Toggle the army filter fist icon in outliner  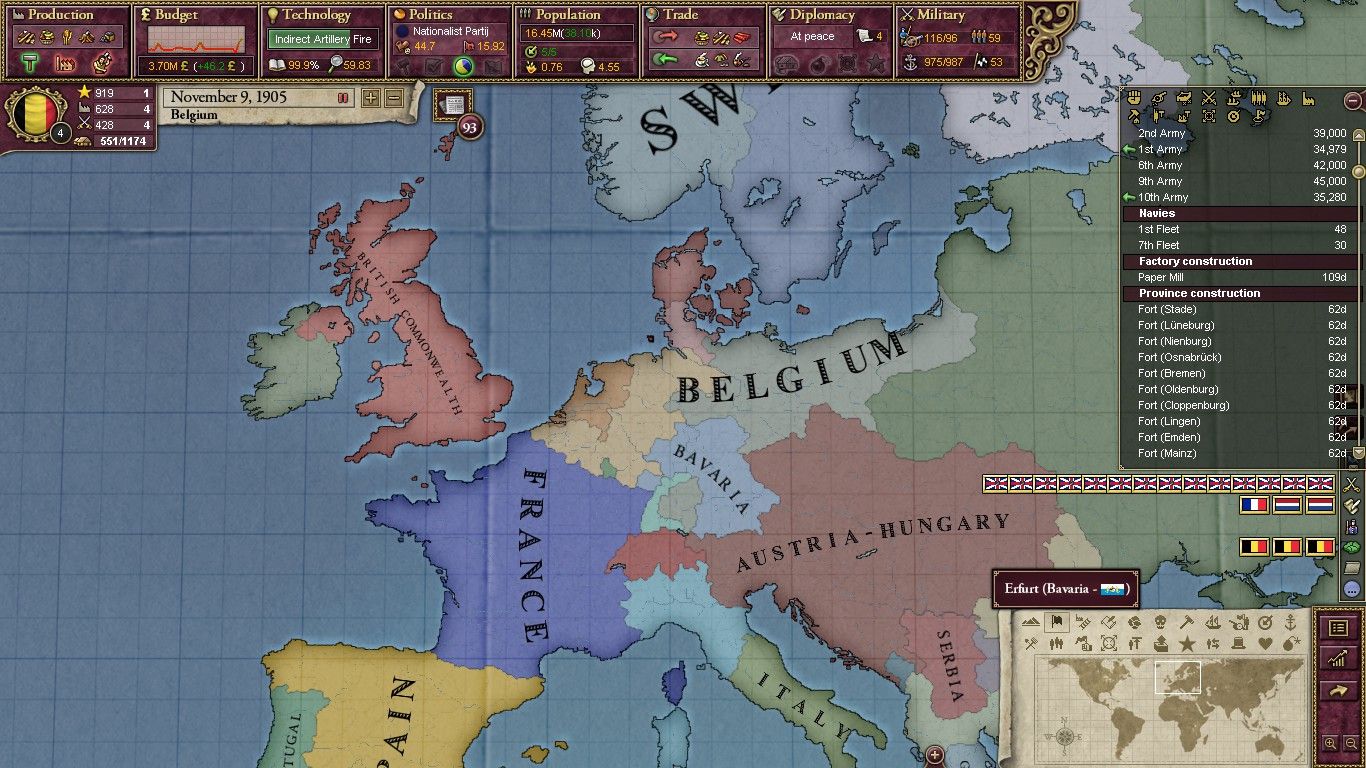pyautogui.click(x=1134, y=100)
